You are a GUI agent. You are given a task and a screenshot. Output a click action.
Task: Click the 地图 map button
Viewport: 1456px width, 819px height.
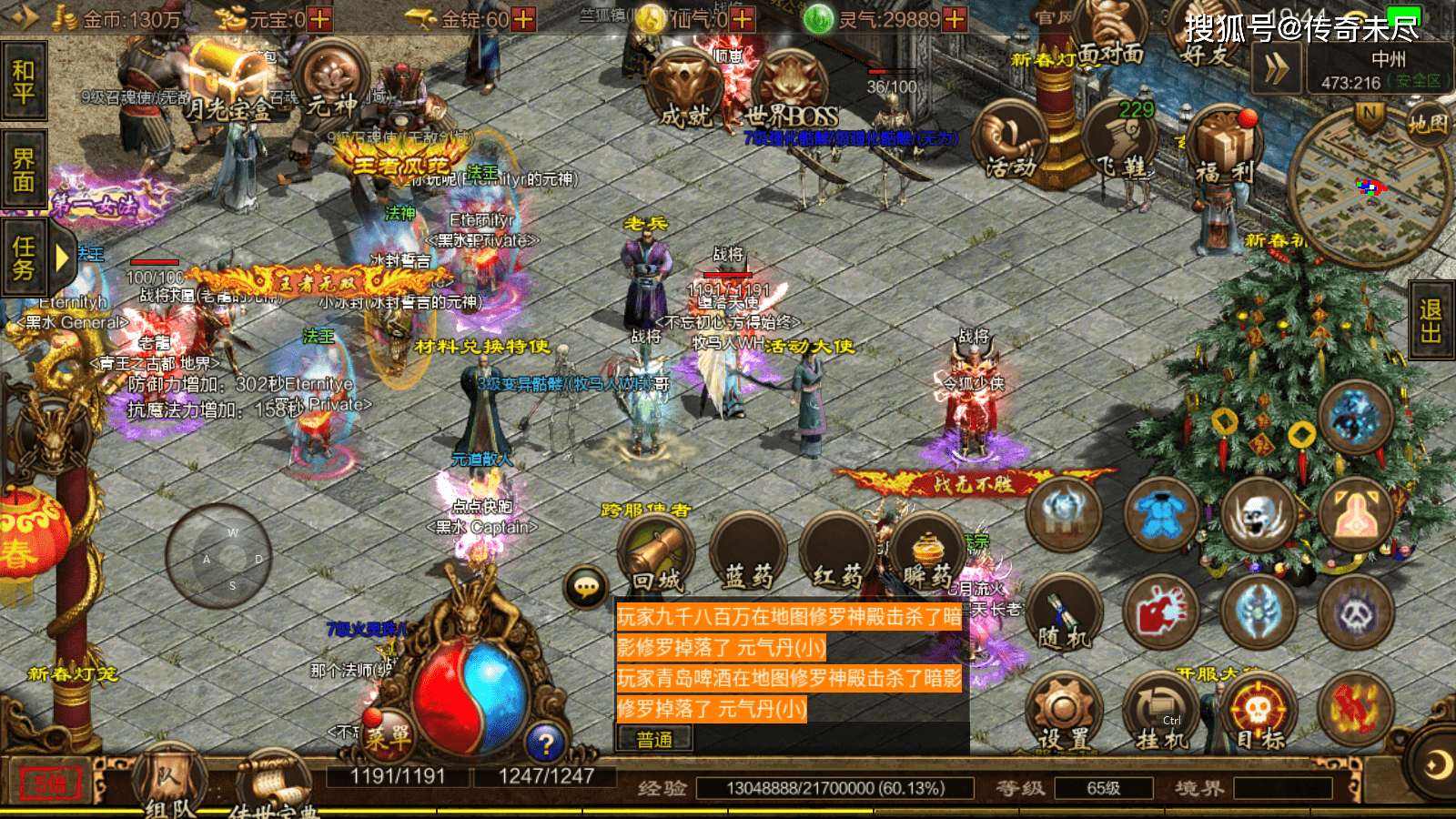tap(1427, 124)
